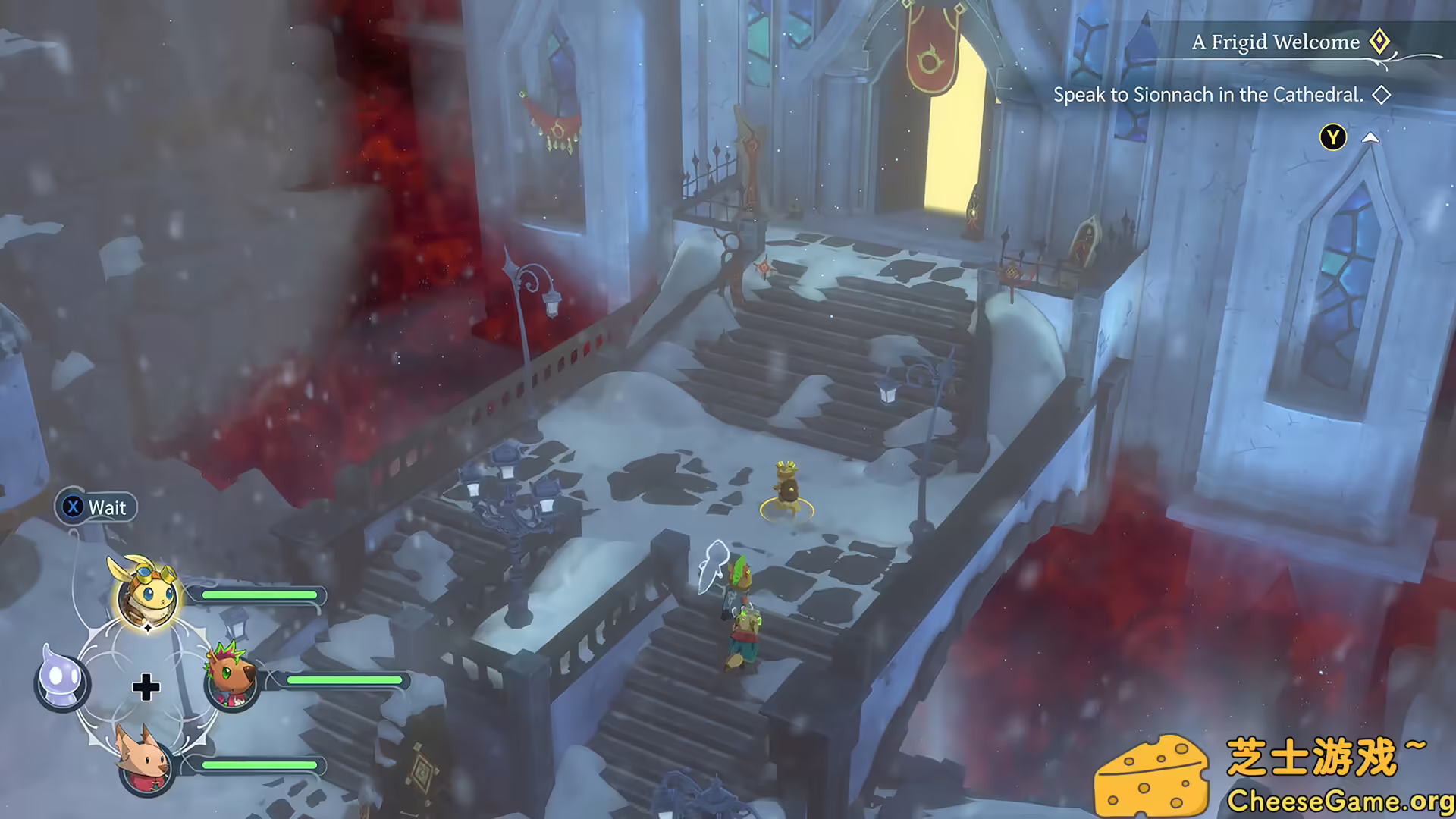Open the A Frigid Welcome quest tracker
Image resolution: width=1456 pixels, height=819 pixels.
coord(1276,42)
